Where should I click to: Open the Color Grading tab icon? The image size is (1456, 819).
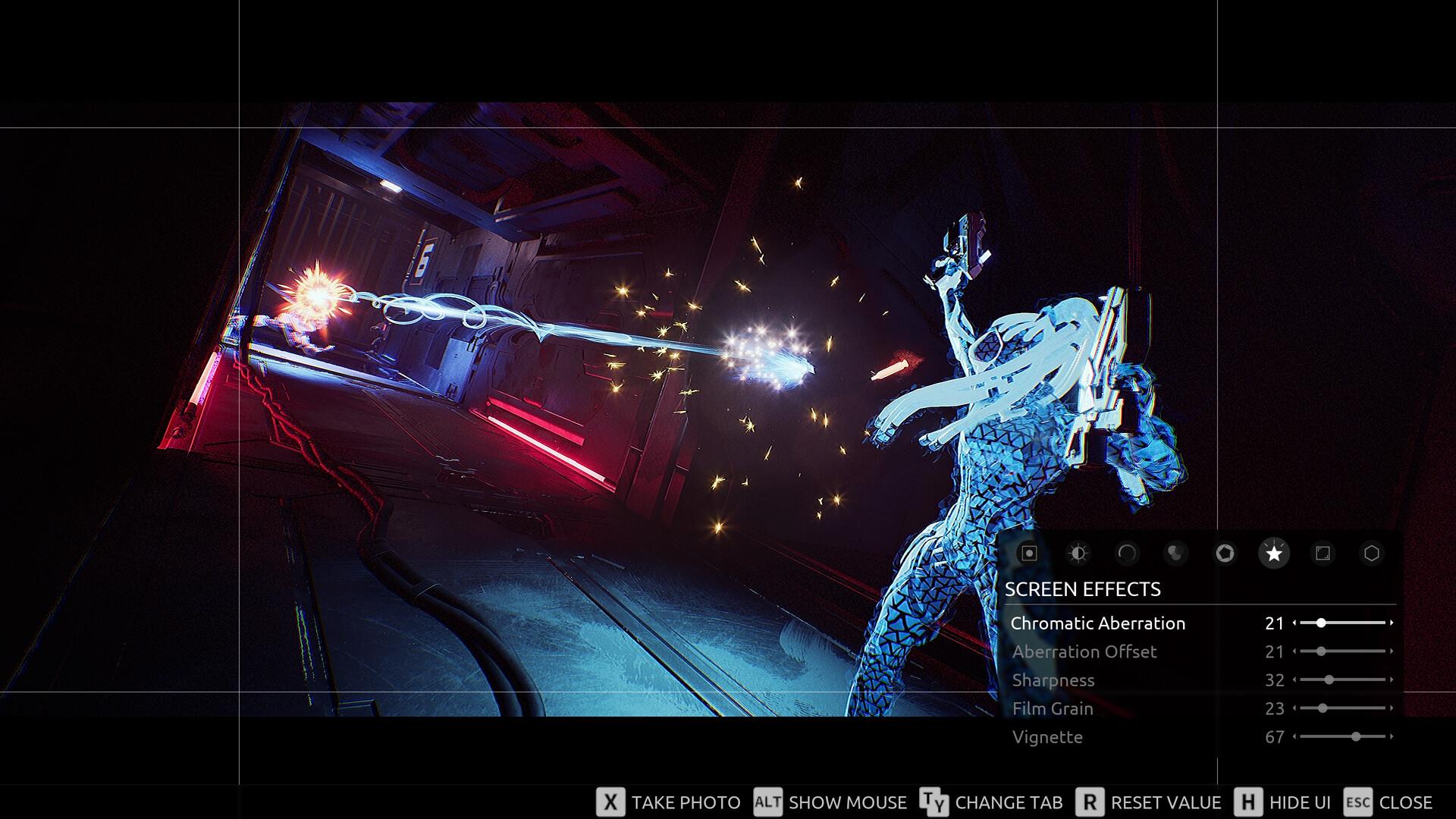(1176, 554)
